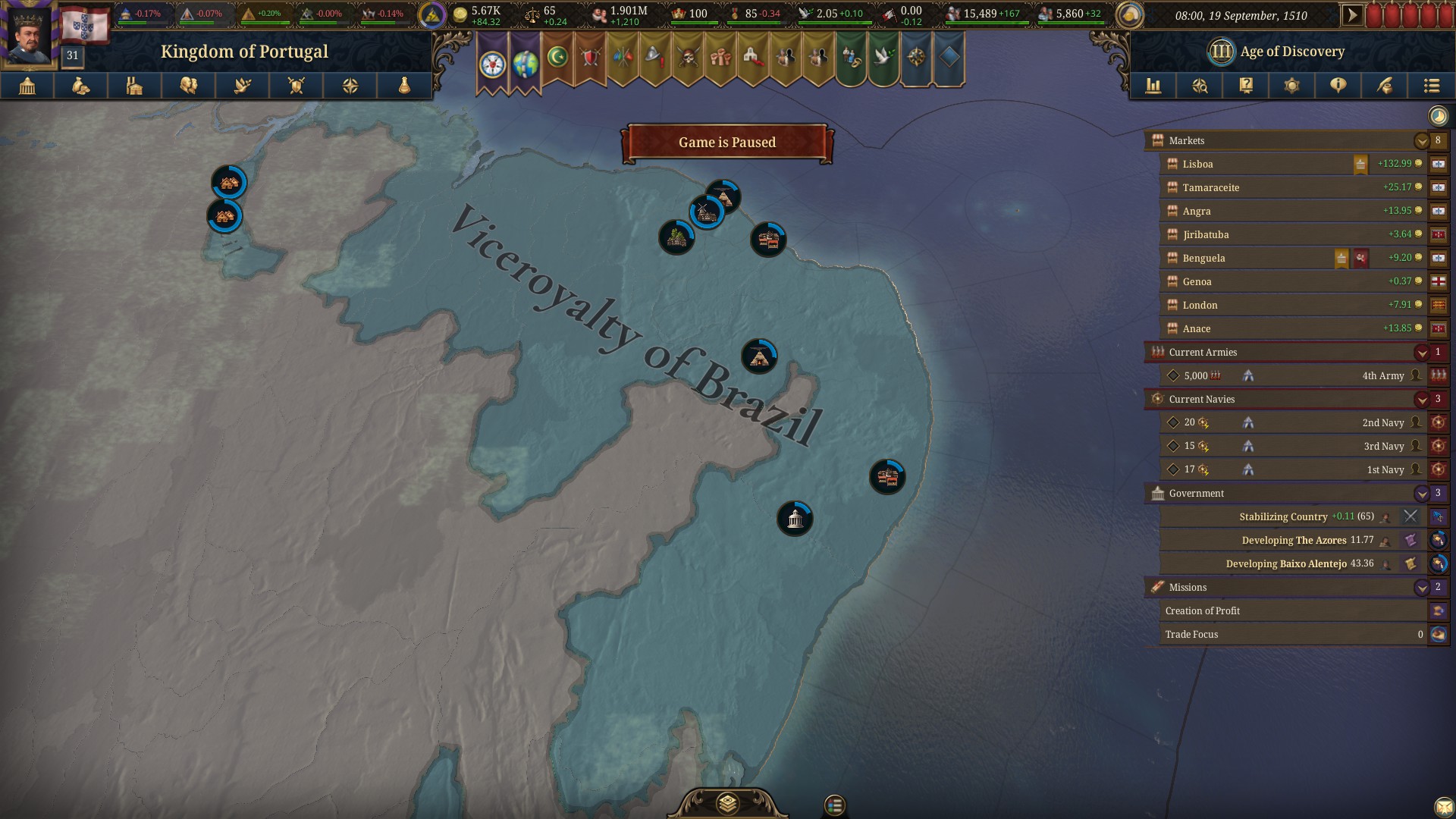
Task: Open the crescent moon alert banner
Action: pos(559,57)
